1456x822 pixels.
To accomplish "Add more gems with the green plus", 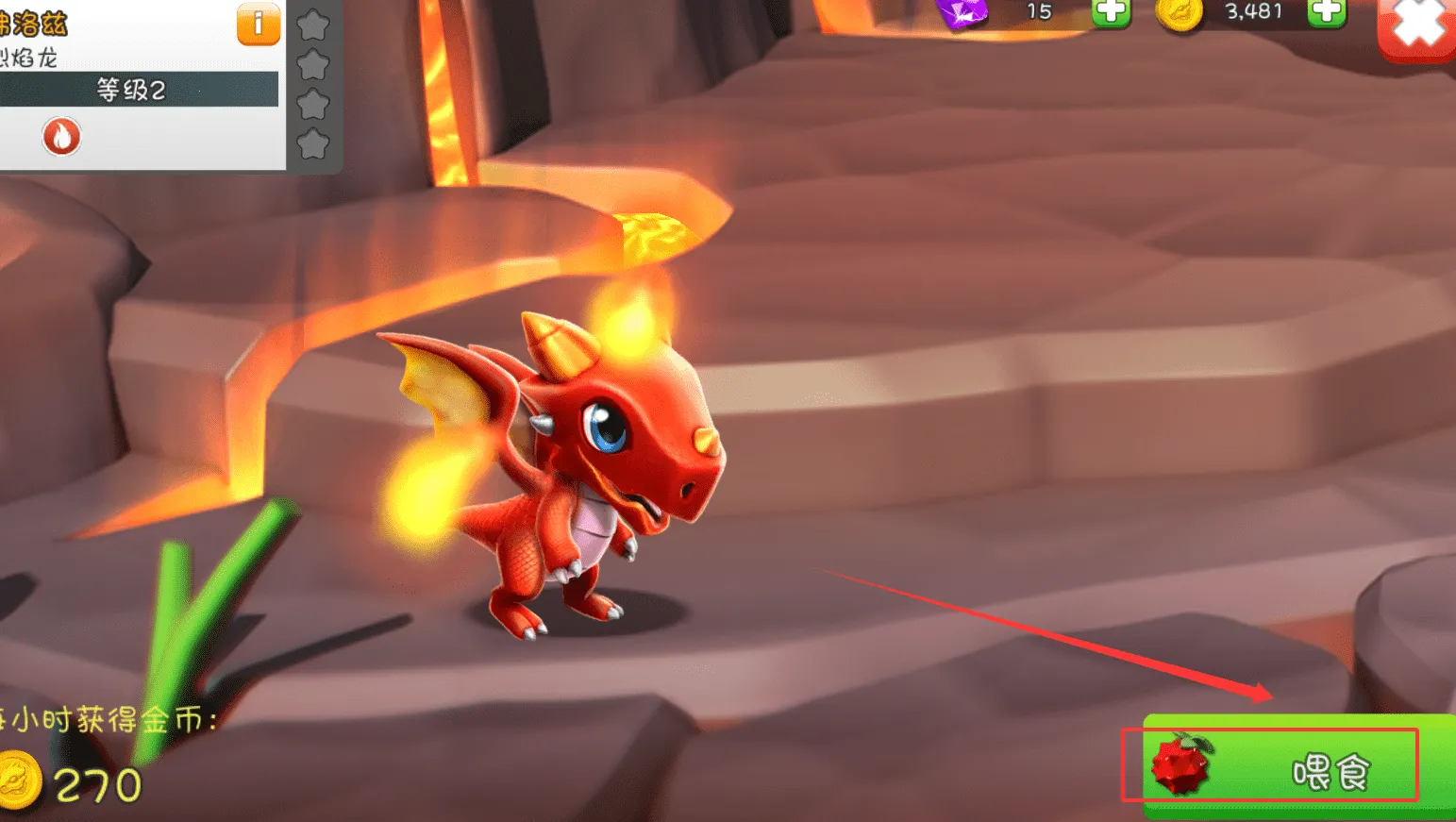I will (1111, 11).
